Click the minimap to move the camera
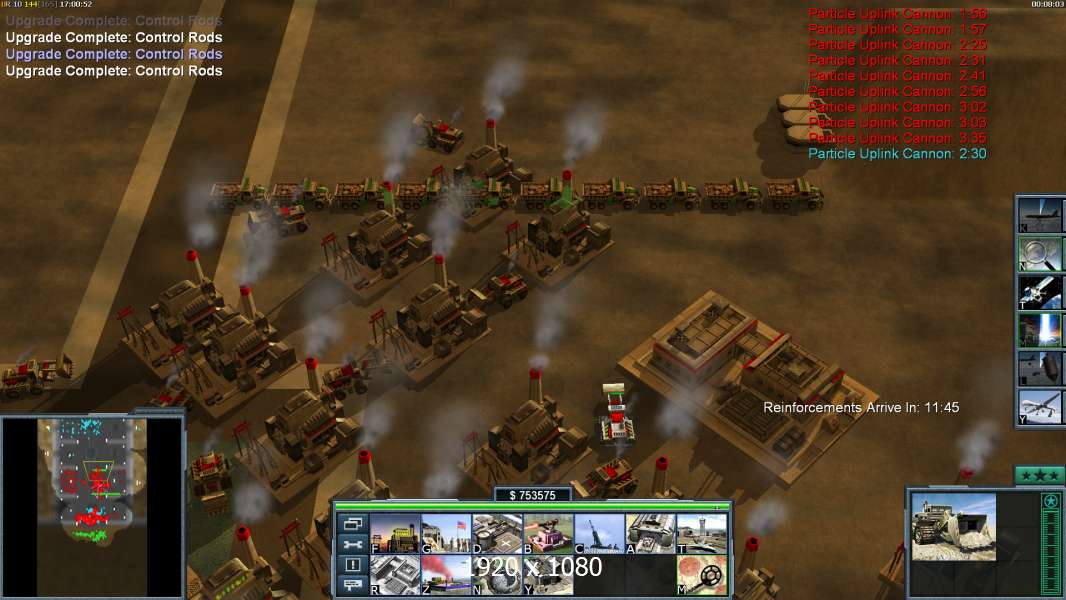 92,505
